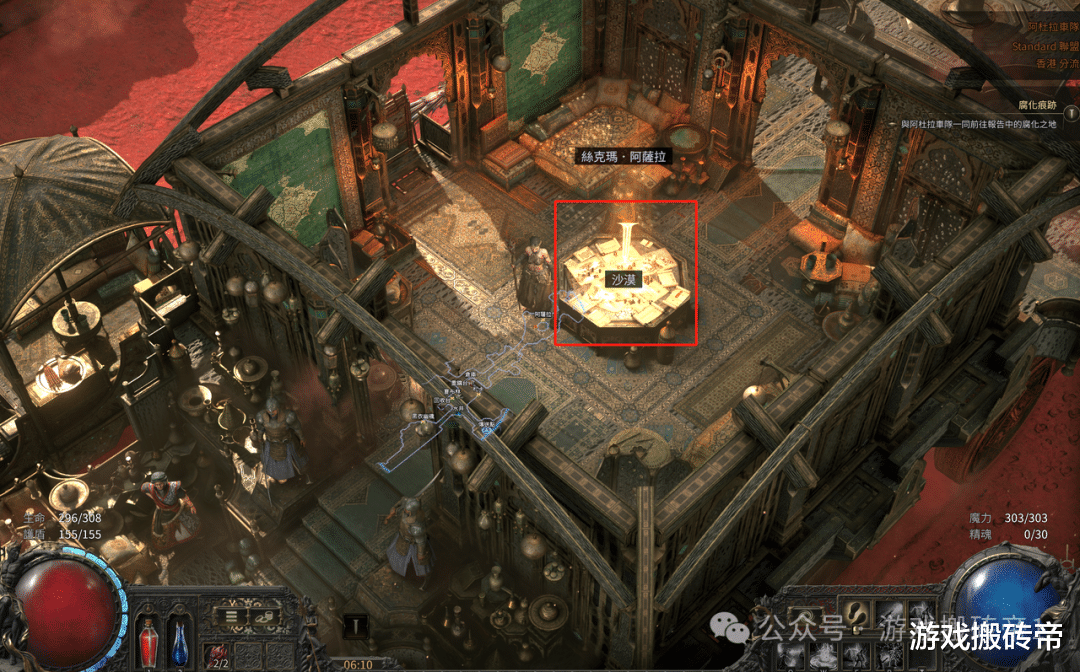The image size is (1080, 672).
Task: Select the red life flask
Action: pyautogui.click(x=150, y=638)
